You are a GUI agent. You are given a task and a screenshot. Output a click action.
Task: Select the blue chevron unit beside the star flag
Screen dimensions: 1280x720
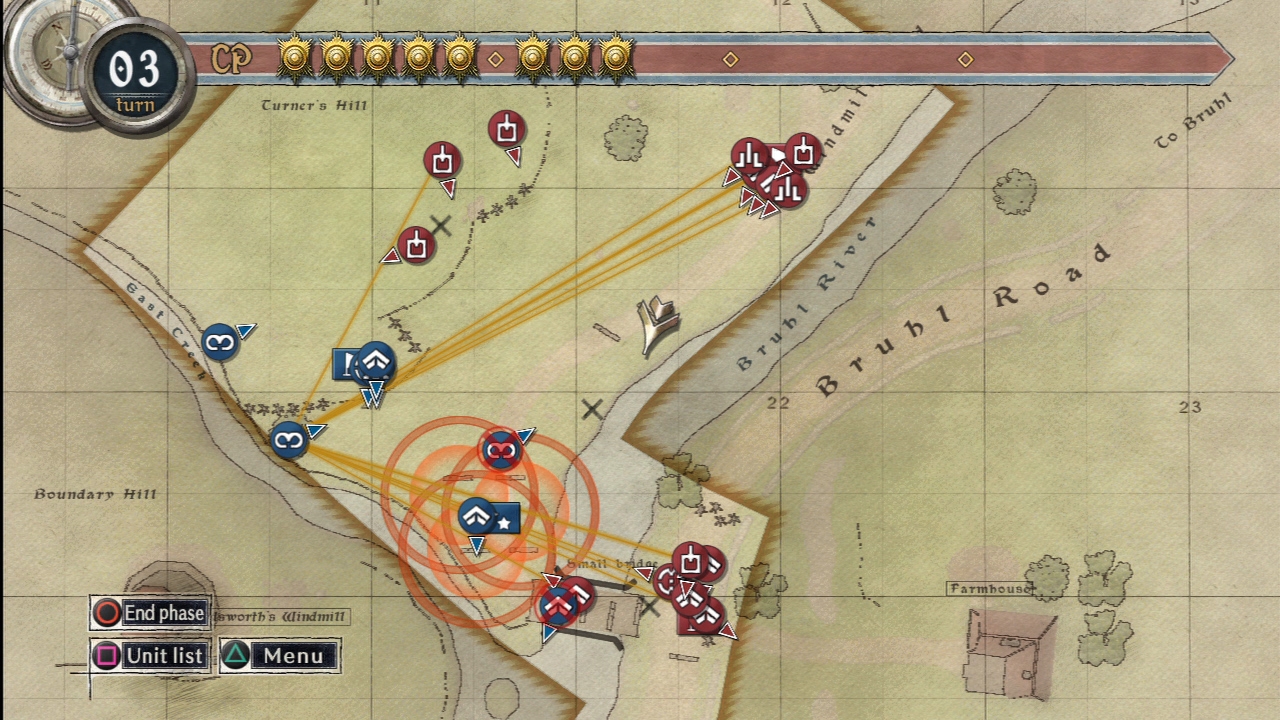pyautogui.click(x=477, y=517)
